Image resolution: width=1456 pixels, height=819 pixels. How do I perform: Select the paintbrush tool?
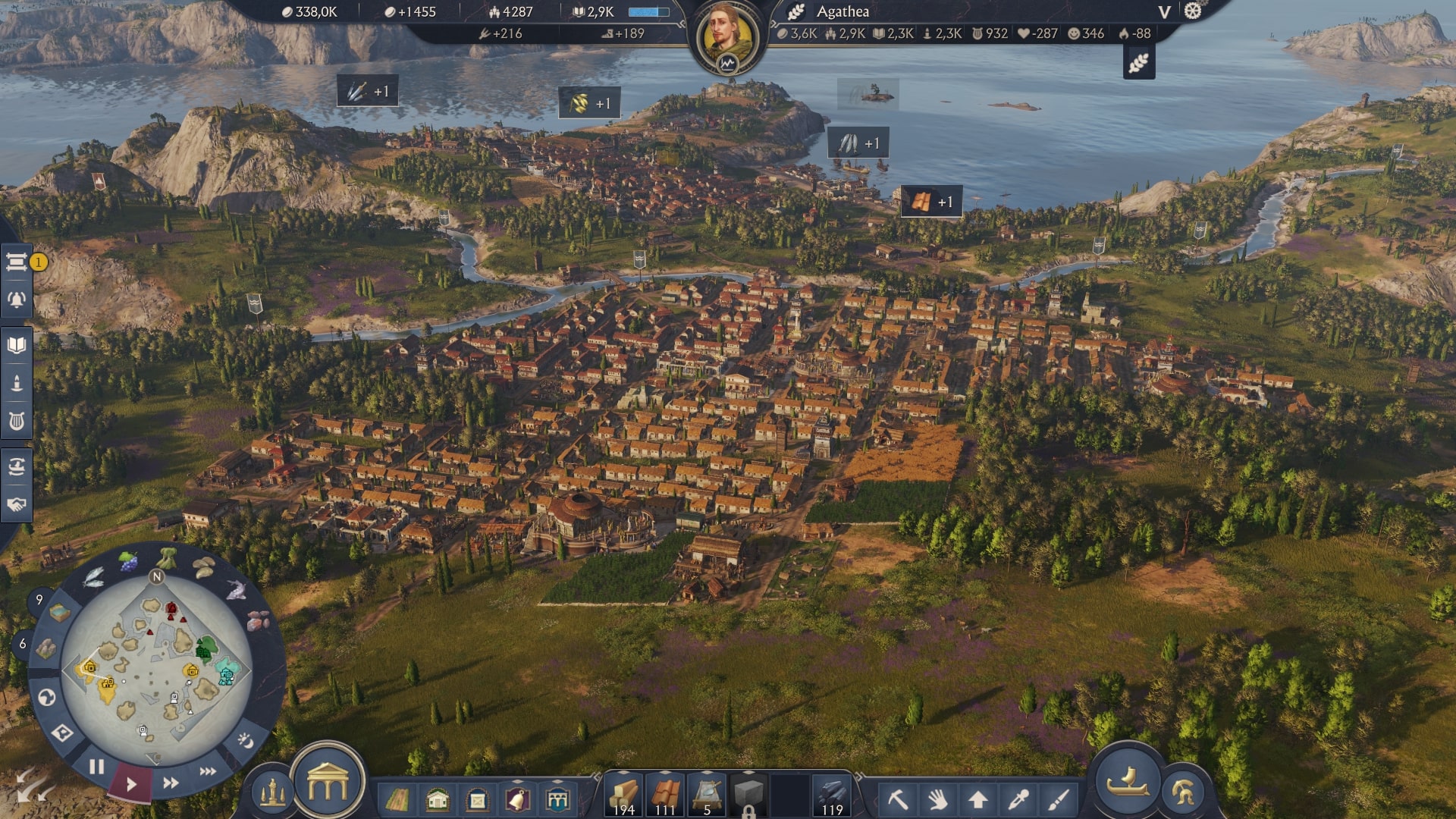[1059, 799]
